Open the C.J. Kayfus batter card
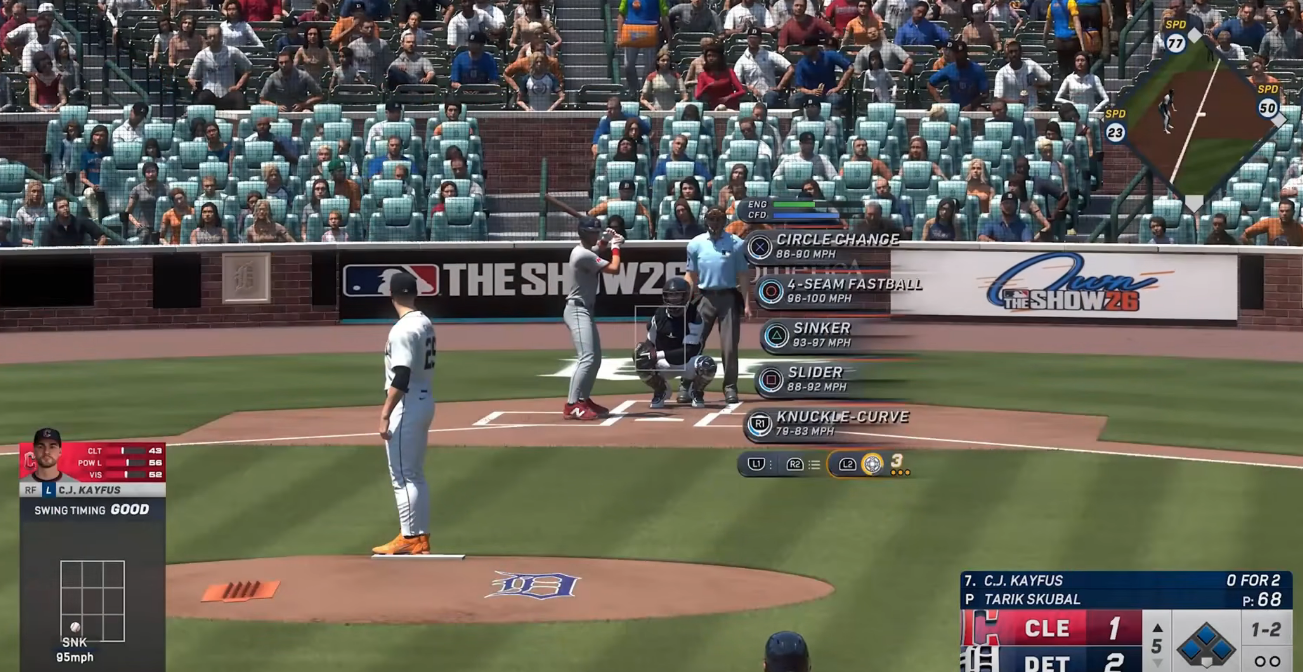This screenshot has height=672, width=1303. 92,468
